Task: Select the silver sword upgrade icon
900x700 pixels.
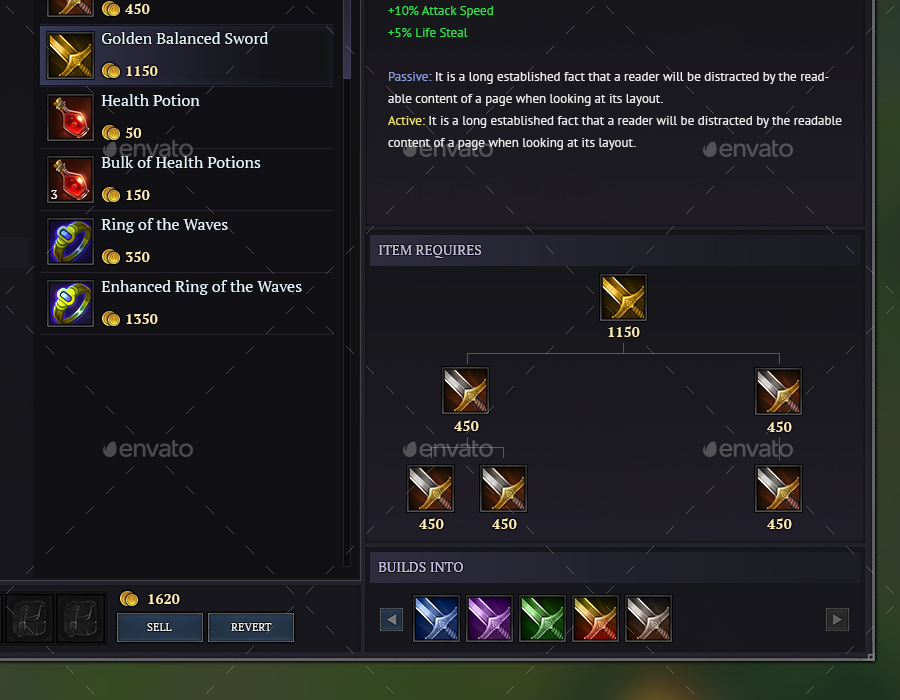Action: pos(648,619)
